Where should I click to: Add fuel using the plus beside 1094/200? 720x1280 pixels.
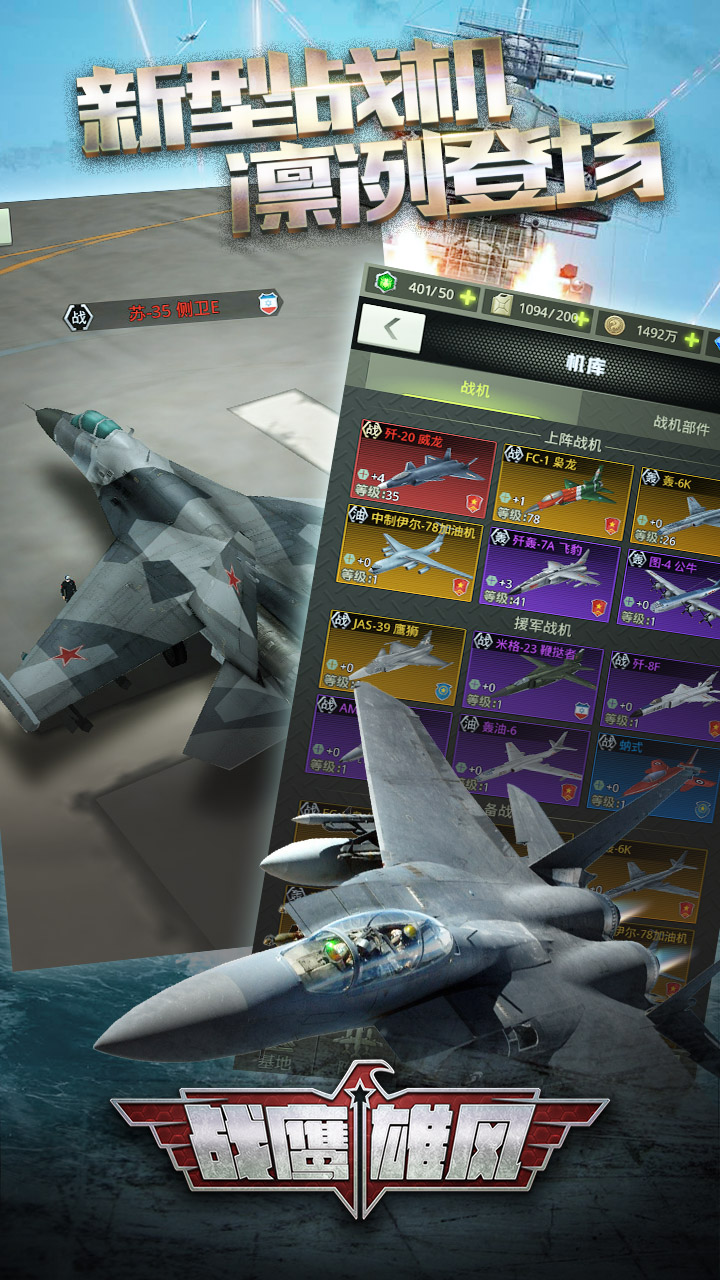(x=583, y=321)
